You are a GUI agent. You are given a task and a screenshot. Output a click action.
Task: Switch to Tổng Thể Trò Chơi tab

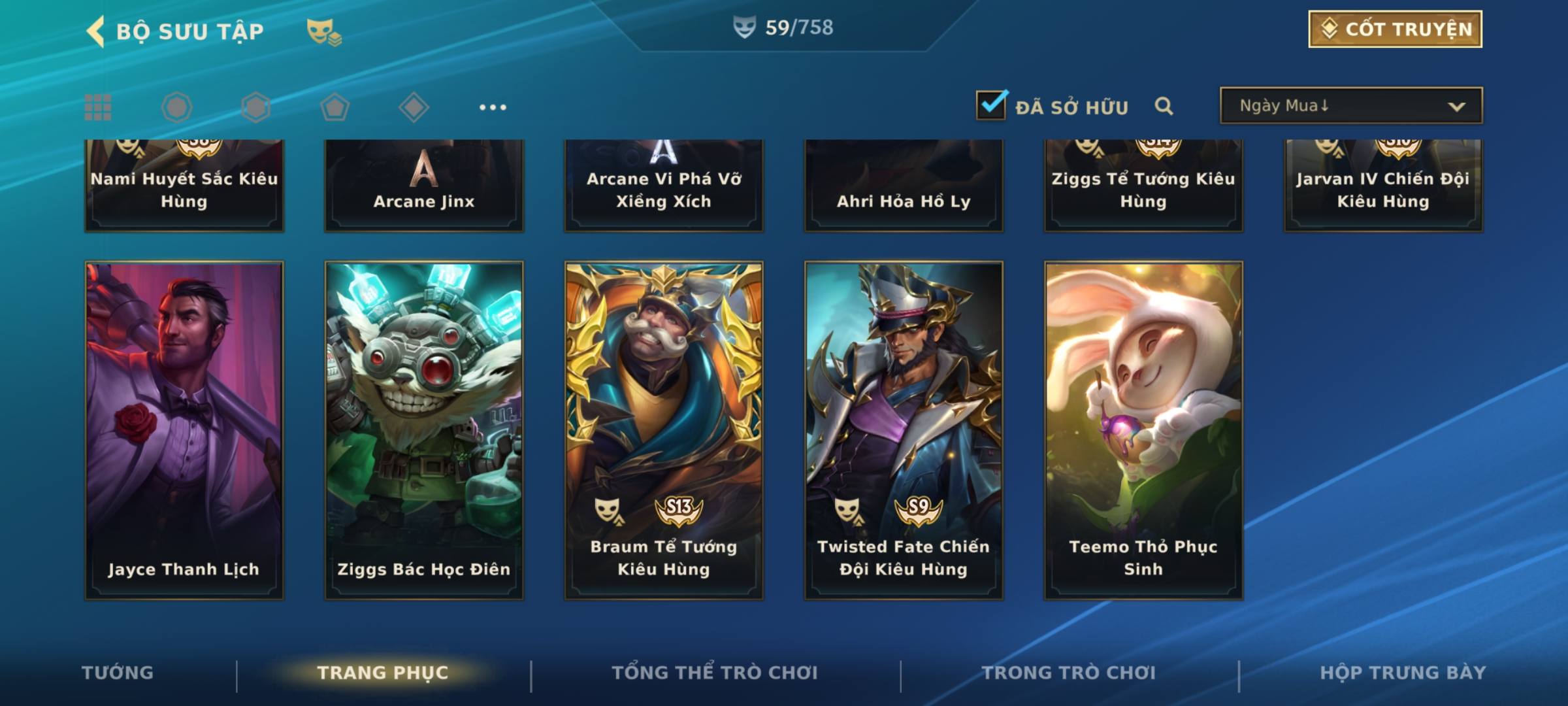[x=715, y=673]
